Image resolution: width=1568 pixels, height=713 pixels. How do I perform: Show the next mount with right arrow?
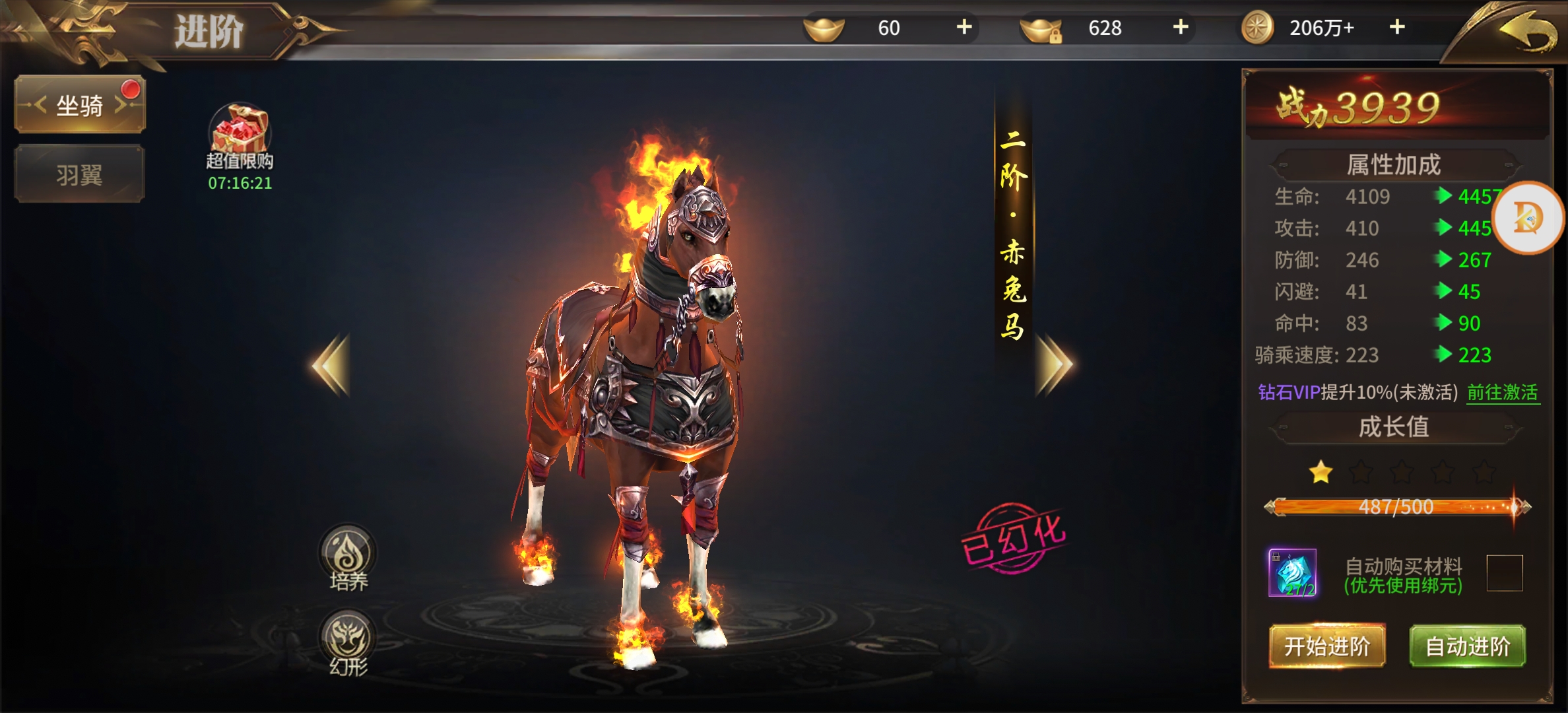point(1054,365)
